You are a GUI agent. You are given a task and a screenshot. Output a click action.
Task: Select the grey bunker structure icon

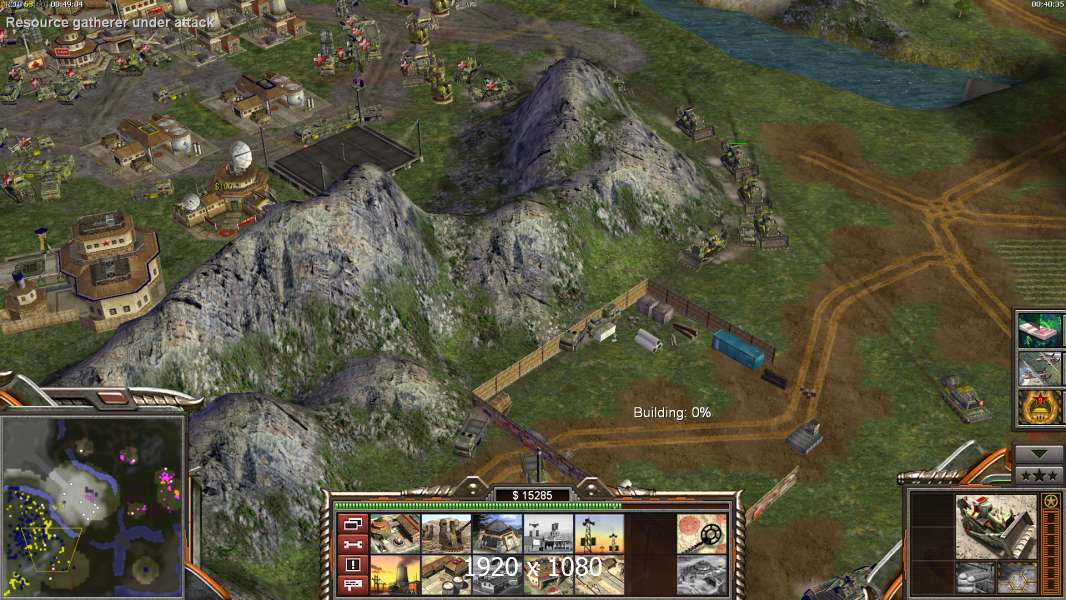[701, 575]
